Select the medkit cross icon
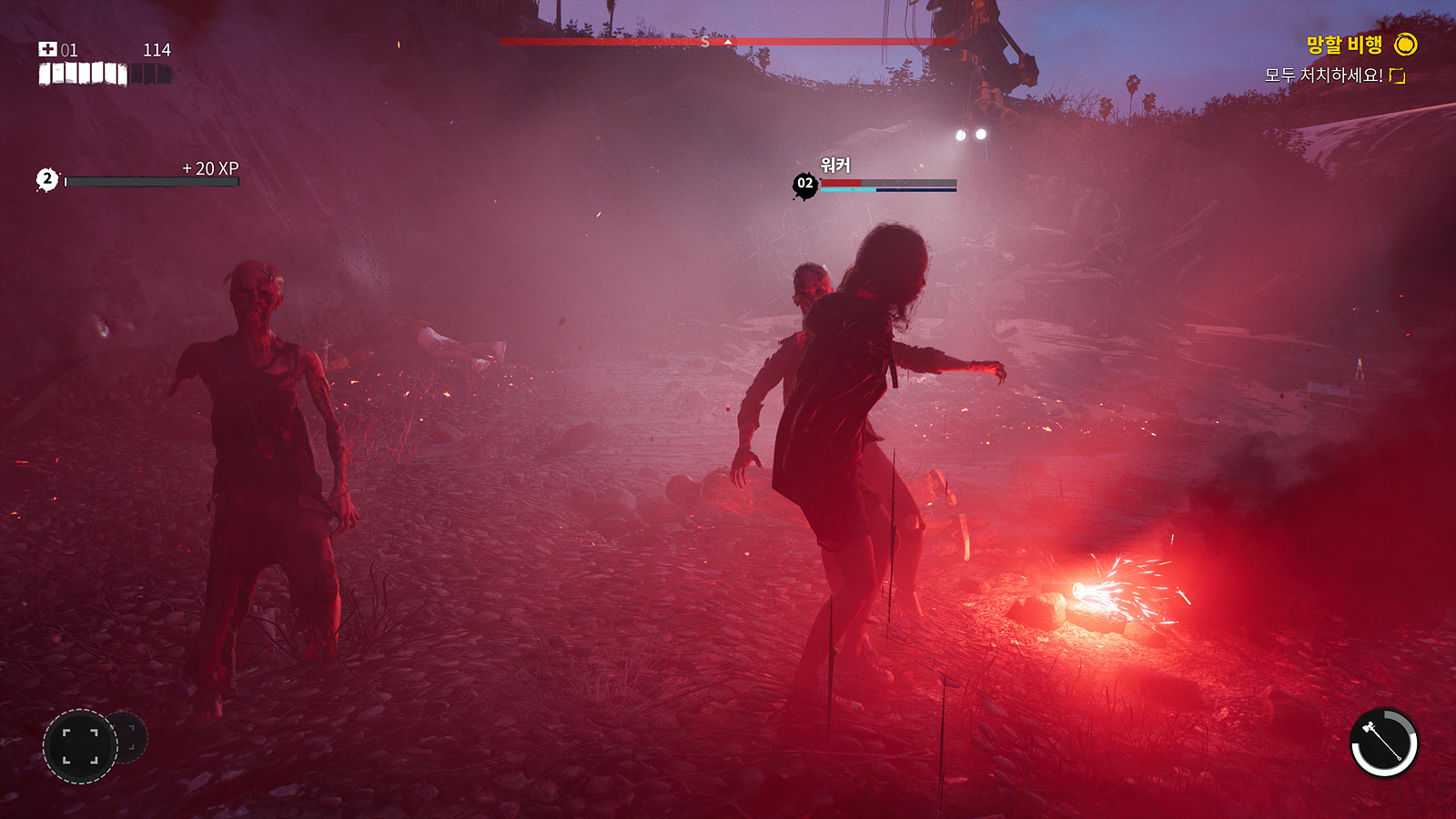Viewport: 1456px width, 819px height. [x=47, y=49]
